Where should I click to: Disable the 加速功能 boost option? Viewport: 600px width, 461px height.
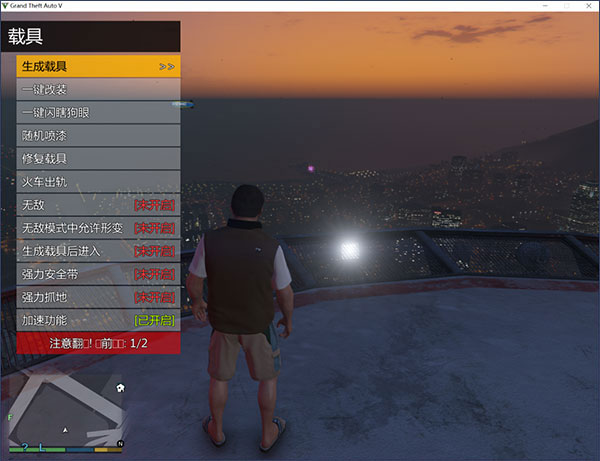tap(98, 320)
